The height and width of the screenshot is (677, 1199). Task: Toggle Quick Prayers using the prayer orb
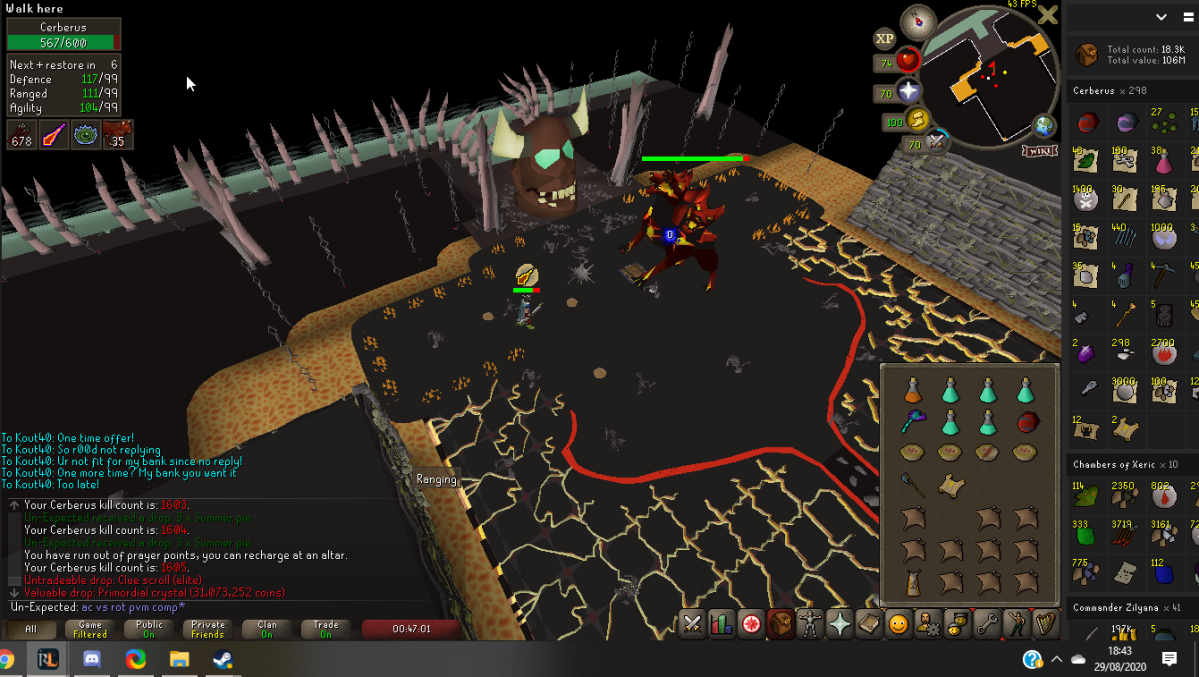(909, 91)
